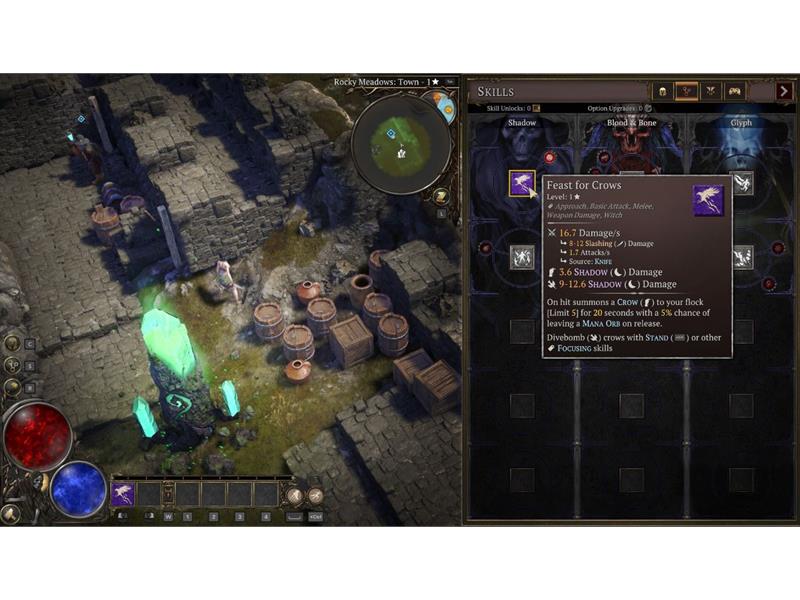Switch to the gamepad controller tab
Image resolution: width=800 pixels, height=600 pixels.
tap(735, 92)
